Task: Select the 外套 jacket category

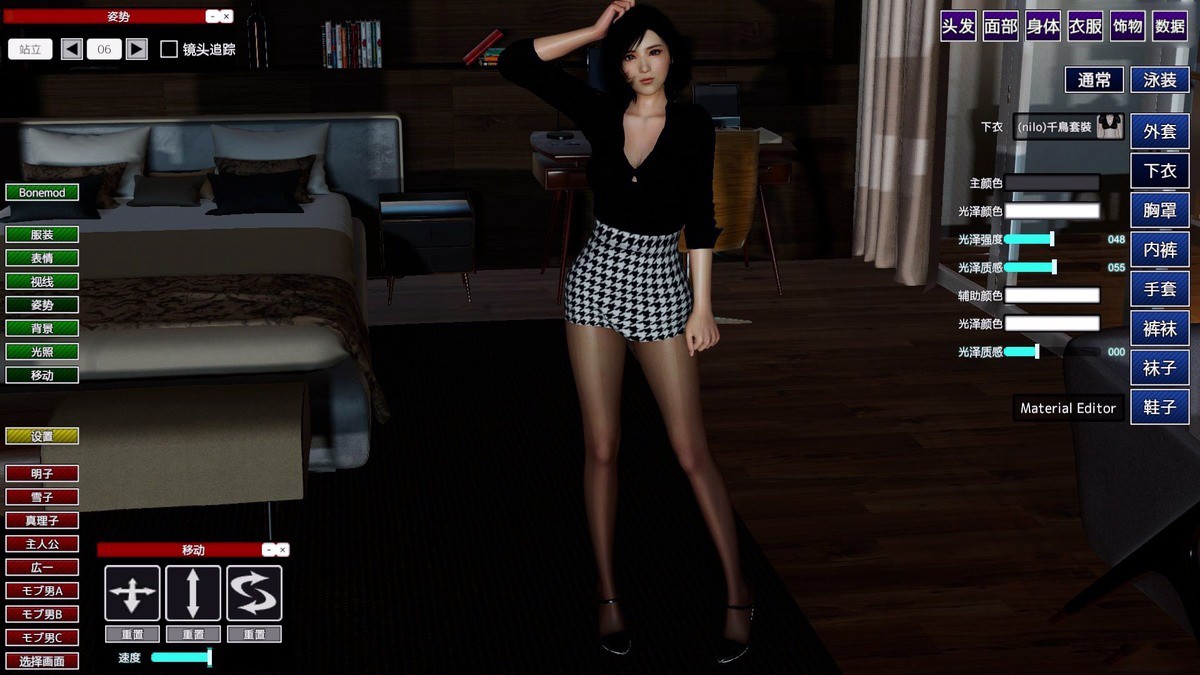Action: click(1160, 131)
